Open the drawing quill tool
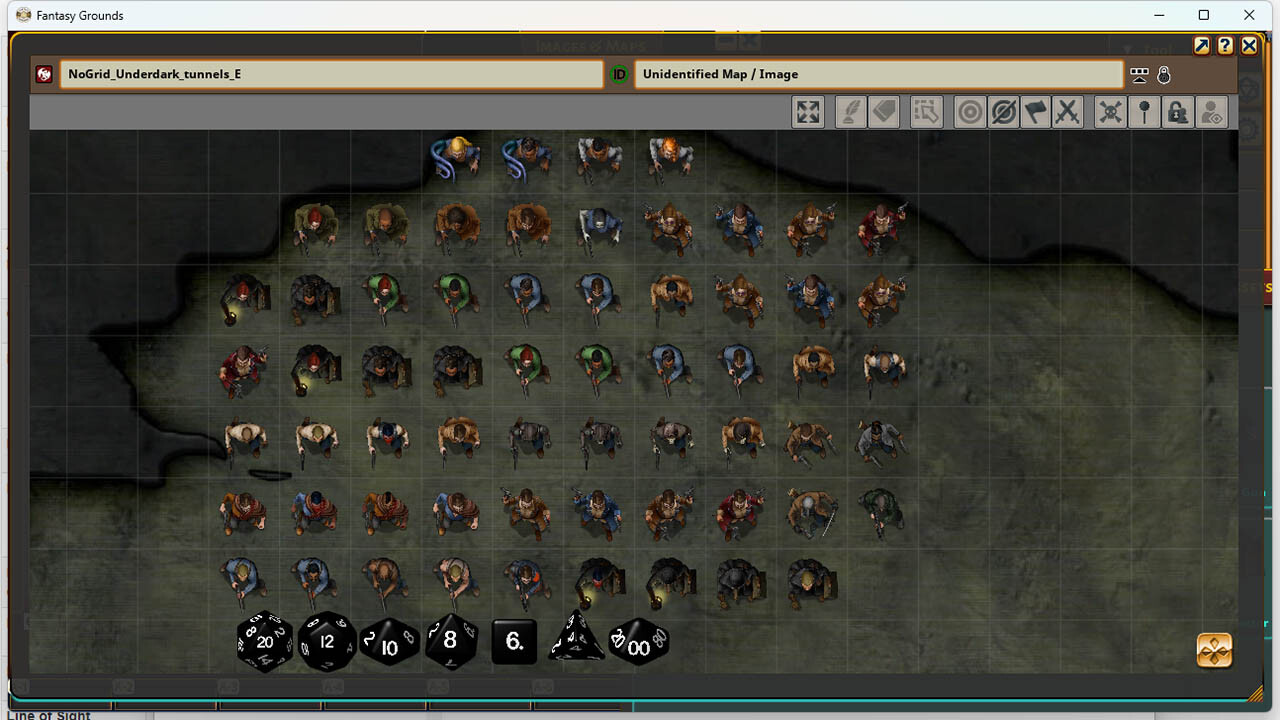The width and height of the screenshot is (1280, 720). coord(850,111)
